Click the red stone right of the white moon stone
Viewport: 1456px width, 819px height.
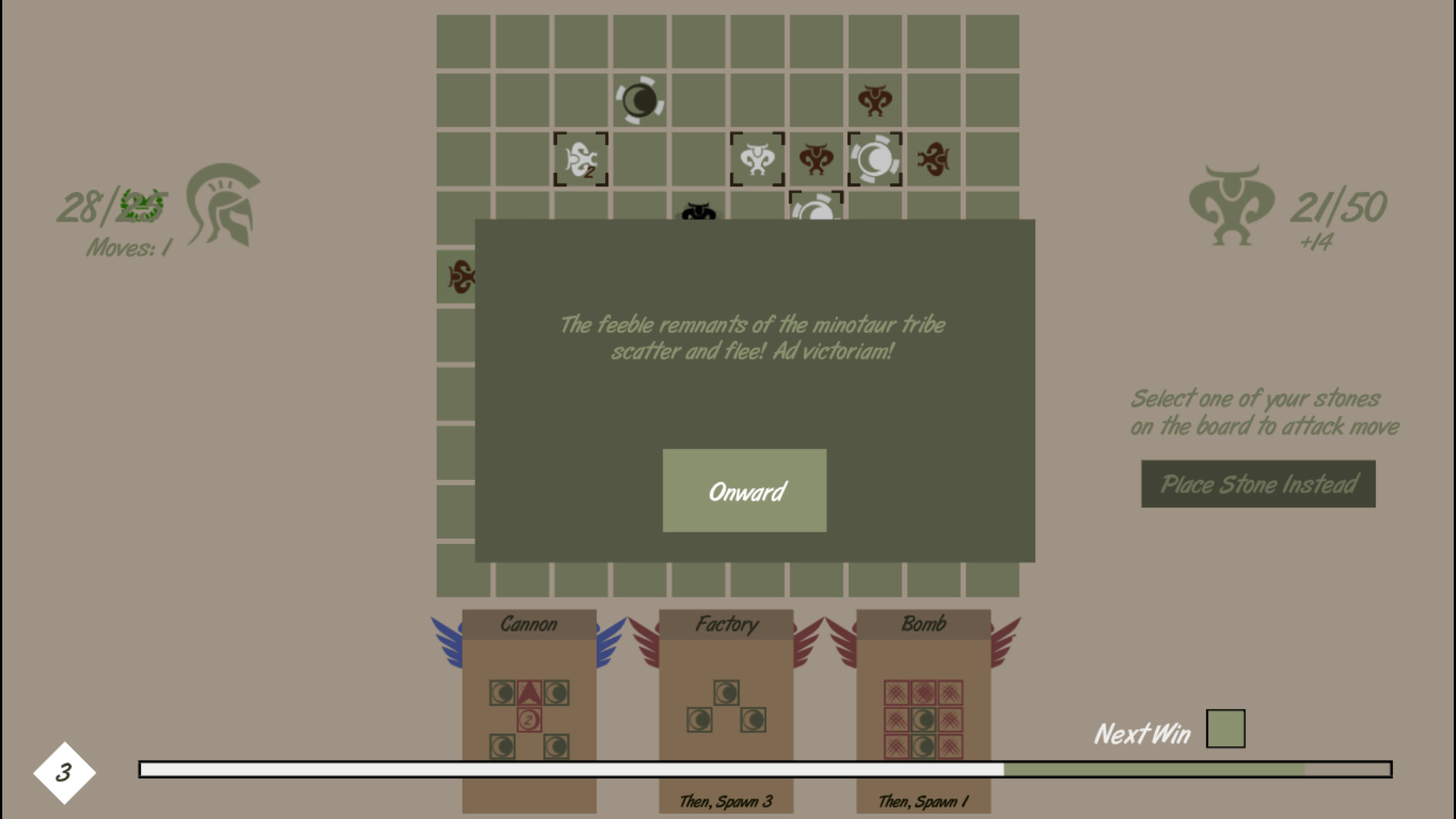coord(932,159)
